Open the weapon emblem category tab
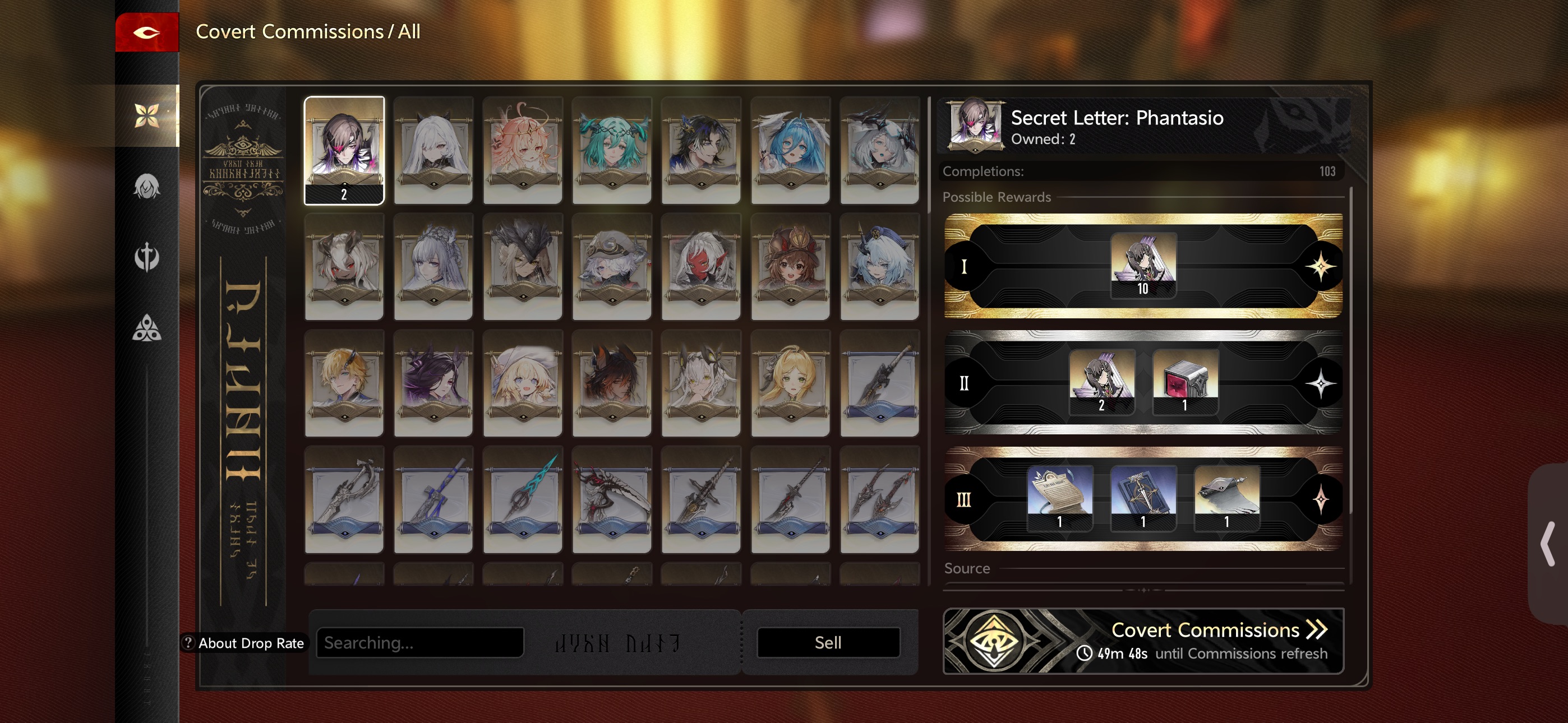This screenshot has height=723, width=1568. coord(147,257)
